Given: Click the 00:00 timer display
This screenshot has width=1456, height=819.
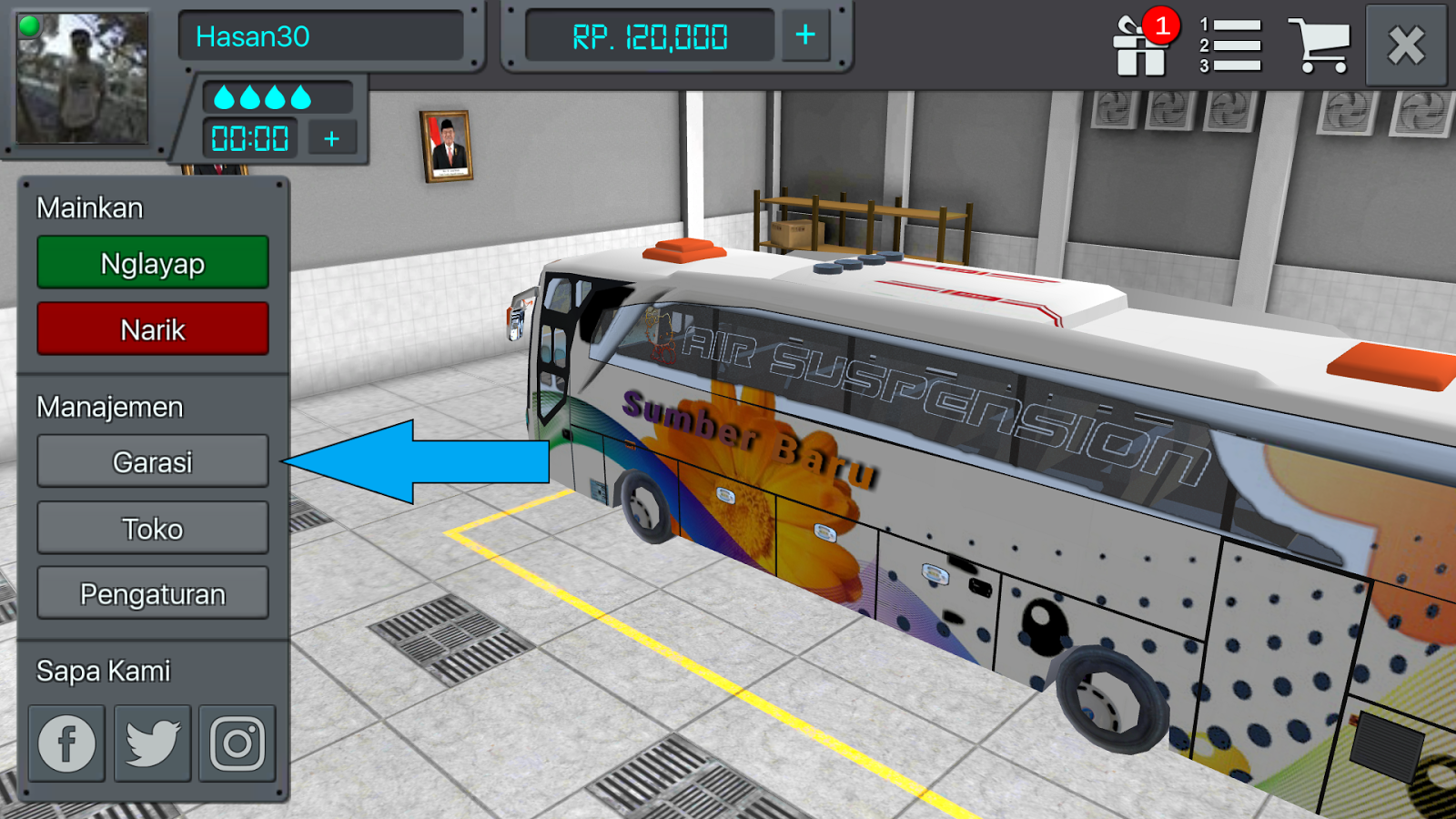Looking at the screenshot, I should pos(248,138).
